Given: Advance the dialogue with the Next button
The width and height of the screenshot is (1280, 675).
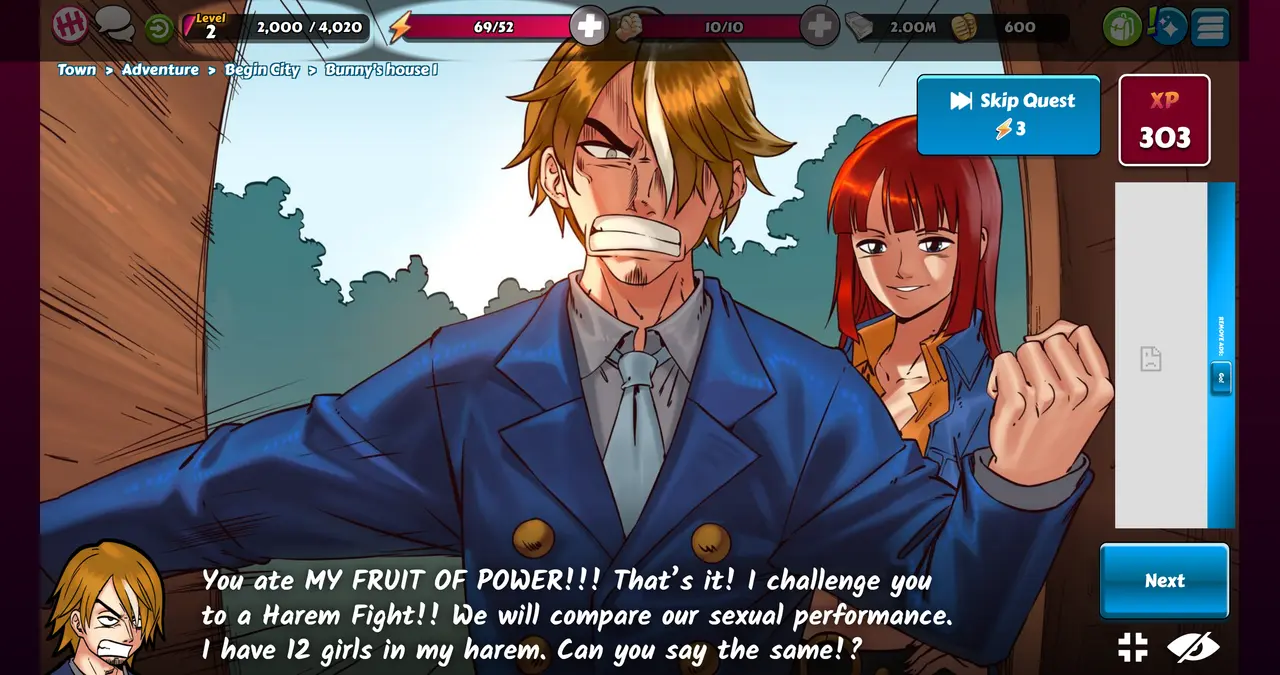Looking at the screenshot, I should tap(1164, 581).
